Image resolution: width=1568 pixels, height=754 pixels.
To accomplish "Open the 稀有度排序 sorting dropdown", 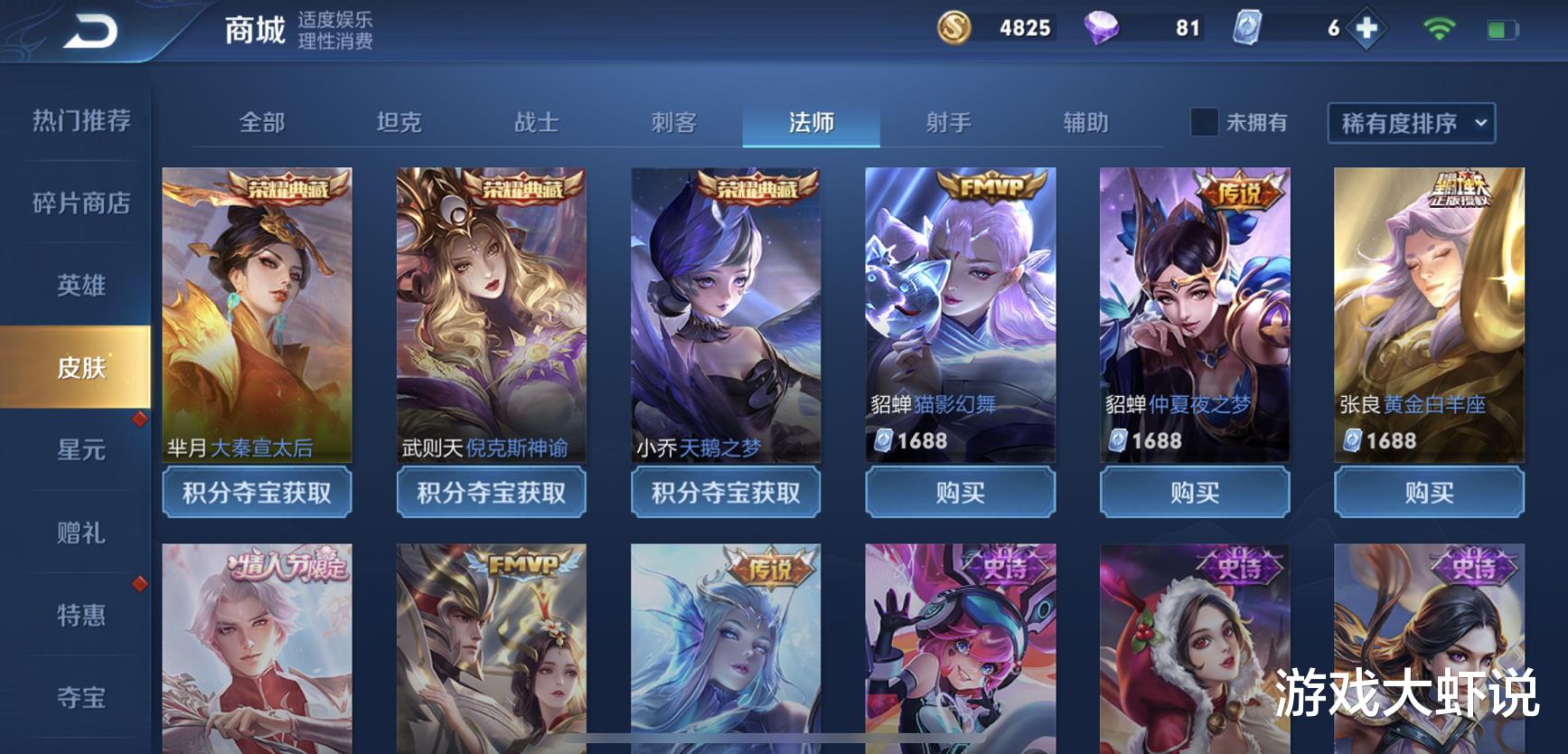I will tap(1404, 123).
